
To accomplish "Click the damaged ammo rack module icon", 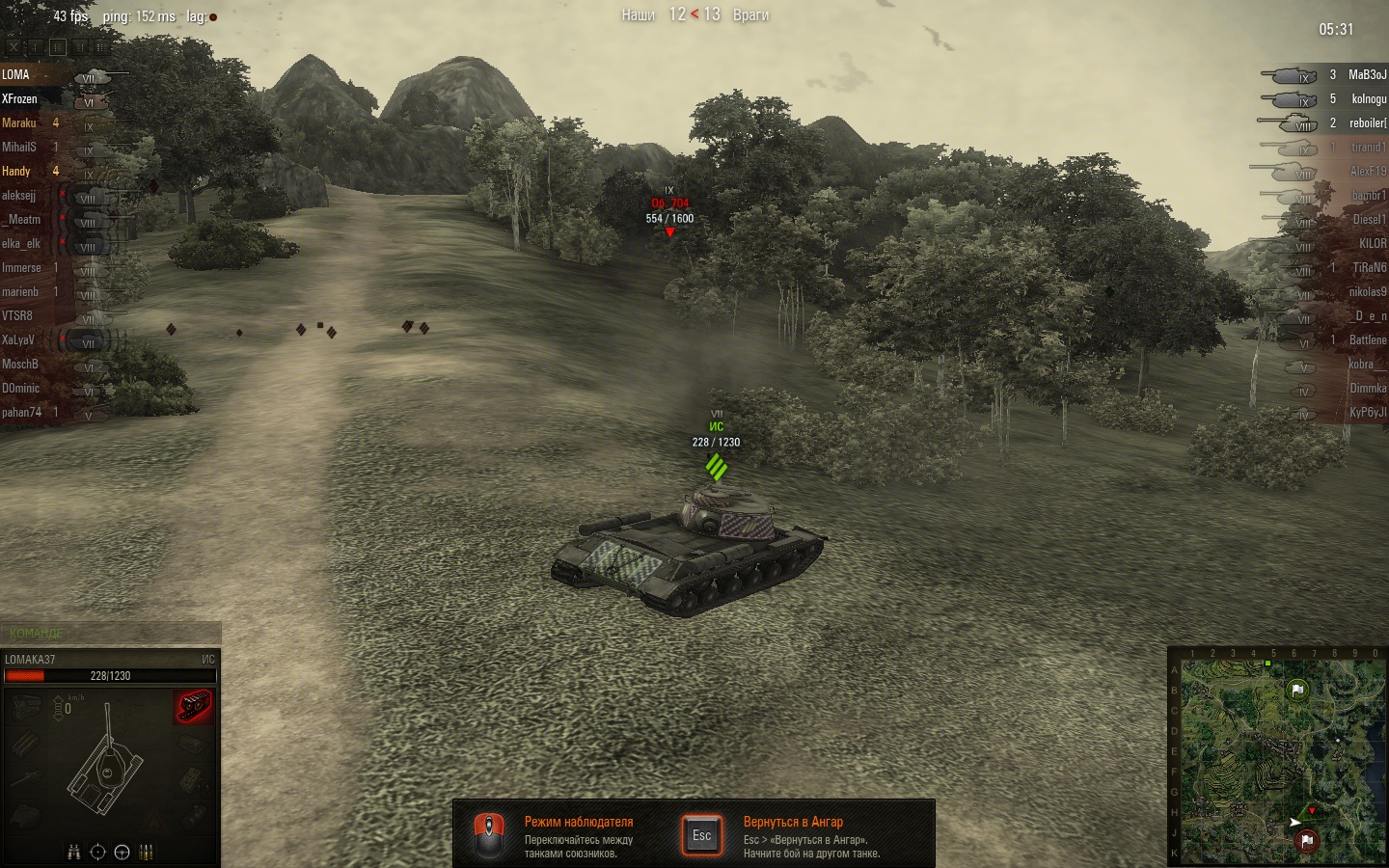I will pos(194,706).
